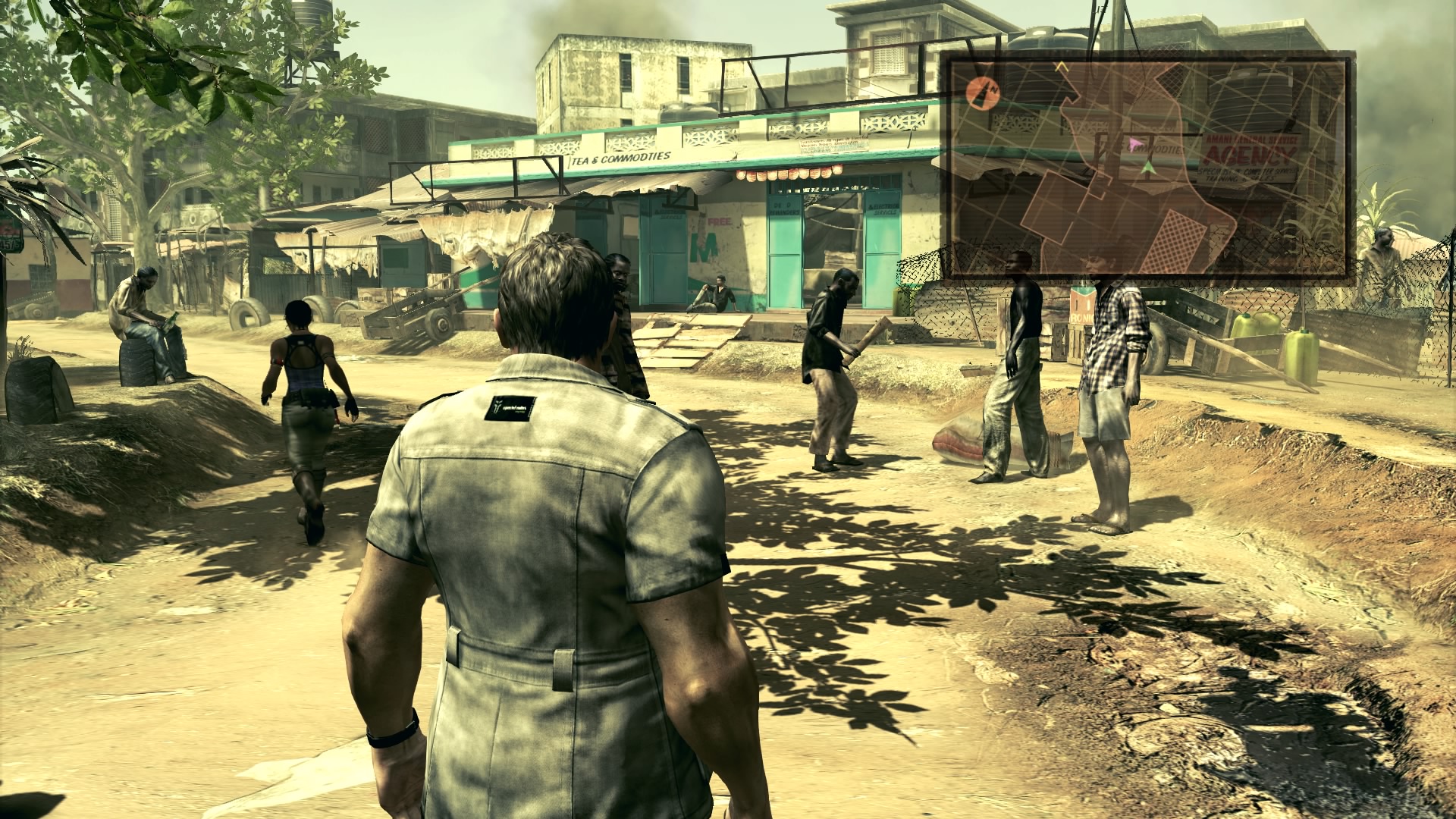Select the pink partner arrow on the map
Viewport: 1456px width, 819px height.
point(1134,144)
